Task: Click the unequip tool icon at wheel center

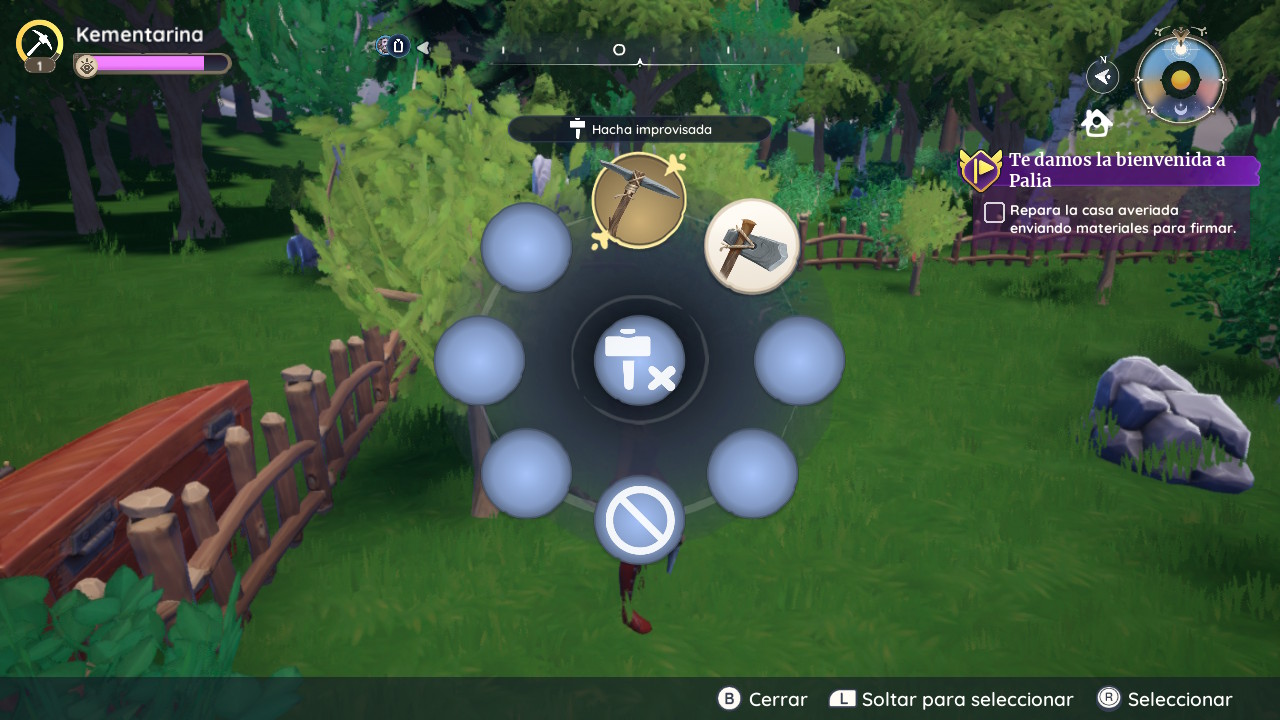Action: (639, 360)
